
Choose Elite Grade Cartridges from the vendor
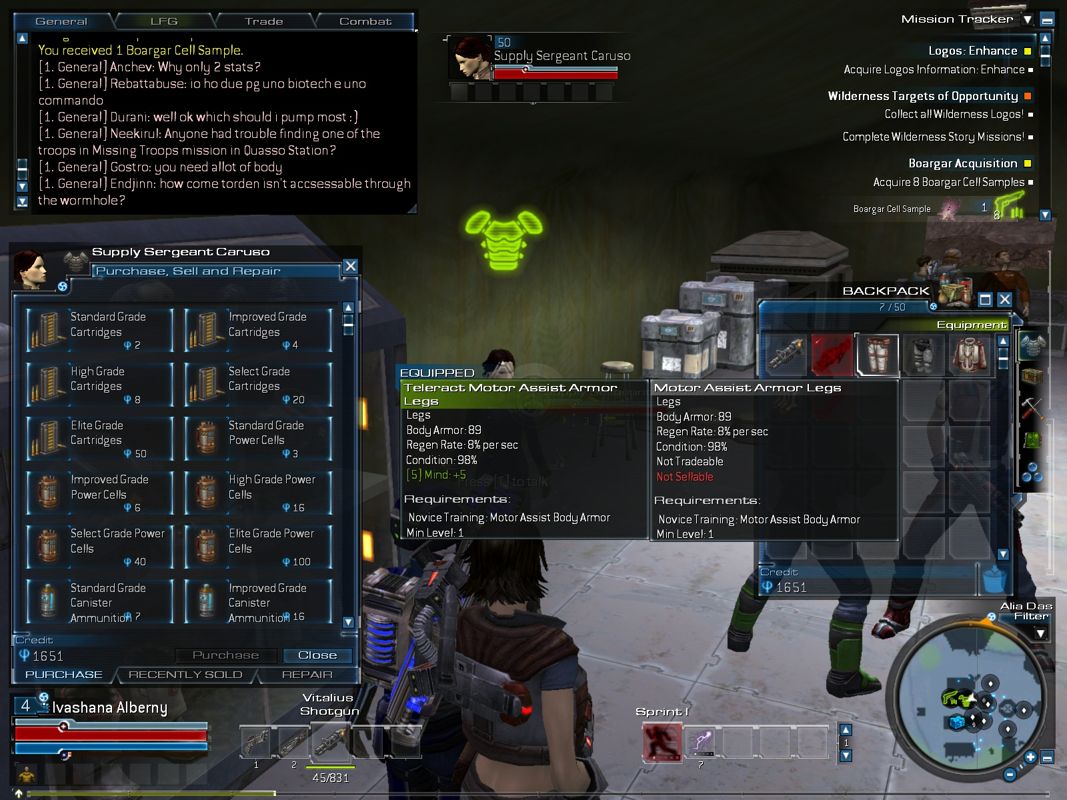(96, 438)
